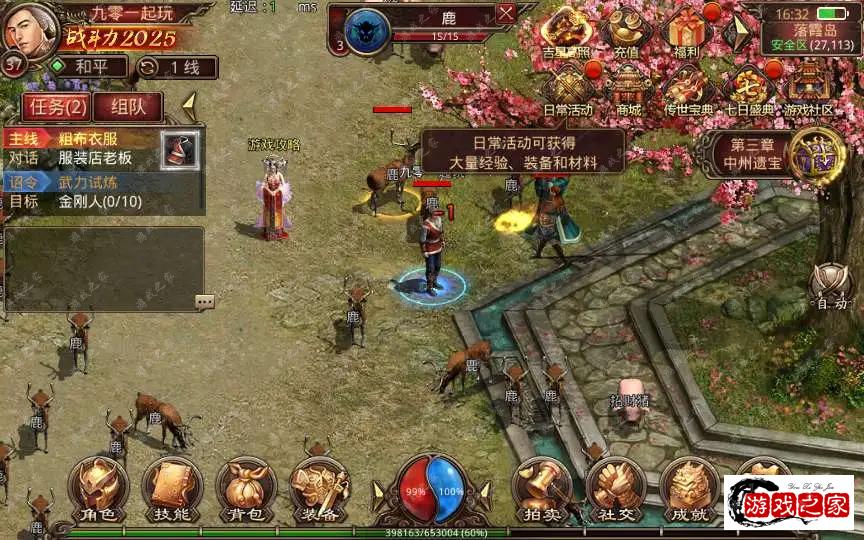Viewport: 864px width, 540px height.
Task: Open the 技能 skills book
Action: [171, 489]
